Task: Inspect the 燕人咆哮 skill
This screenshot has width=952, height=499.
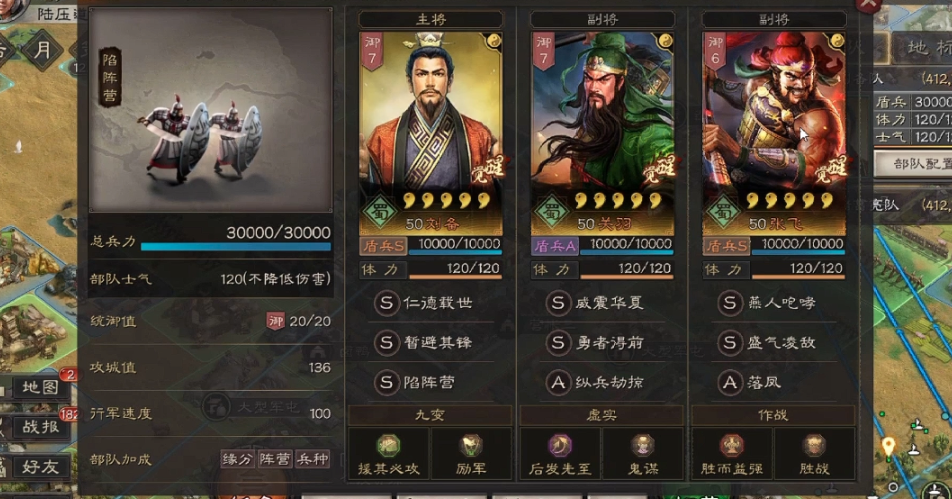Action: click(x=773, y=302)
